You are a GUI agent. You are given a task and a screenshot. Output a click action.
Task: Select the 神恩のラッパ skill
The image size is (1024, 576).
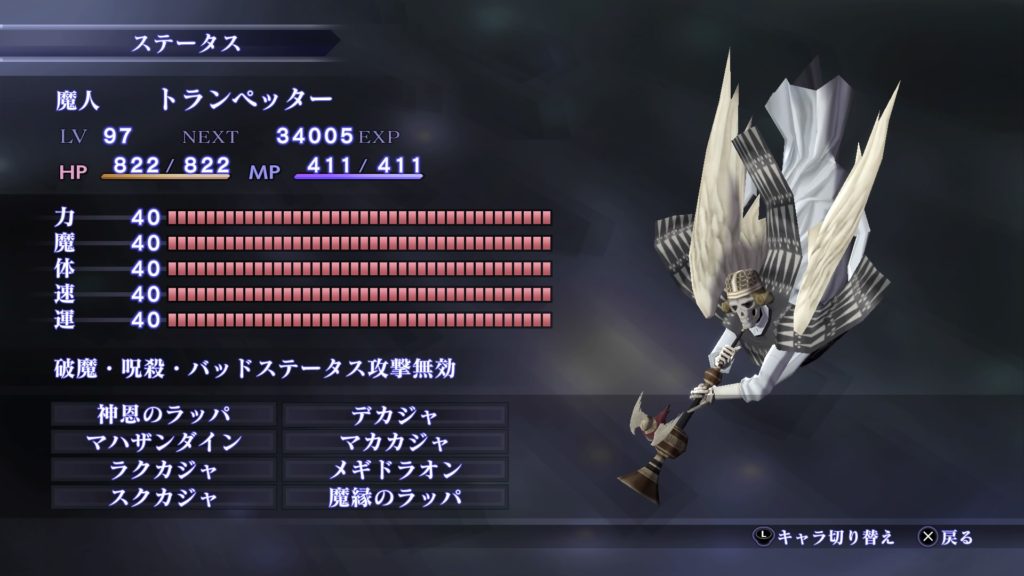[162, 414]
